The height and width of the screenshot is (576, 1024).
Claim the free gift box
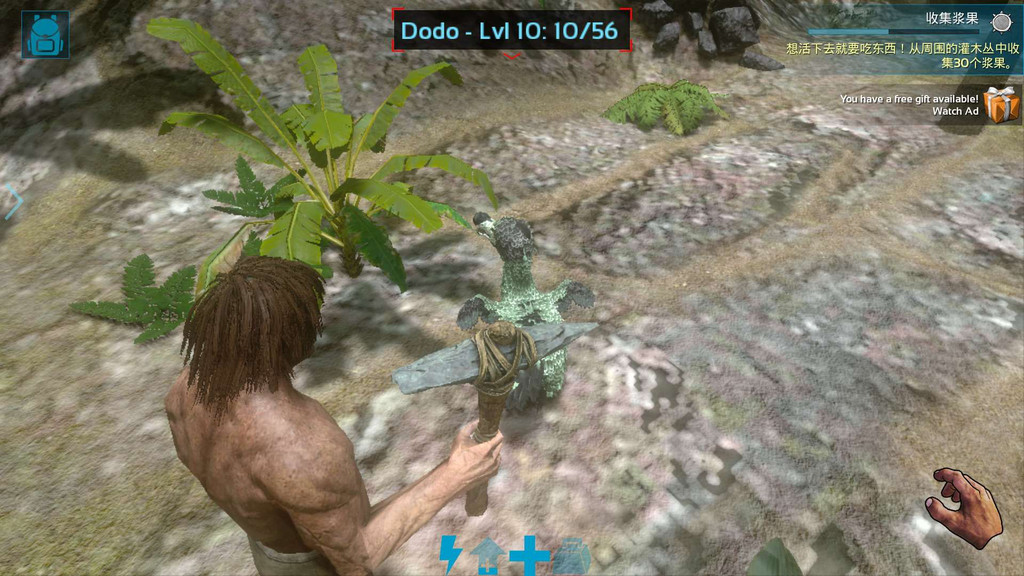(1000, 103)
